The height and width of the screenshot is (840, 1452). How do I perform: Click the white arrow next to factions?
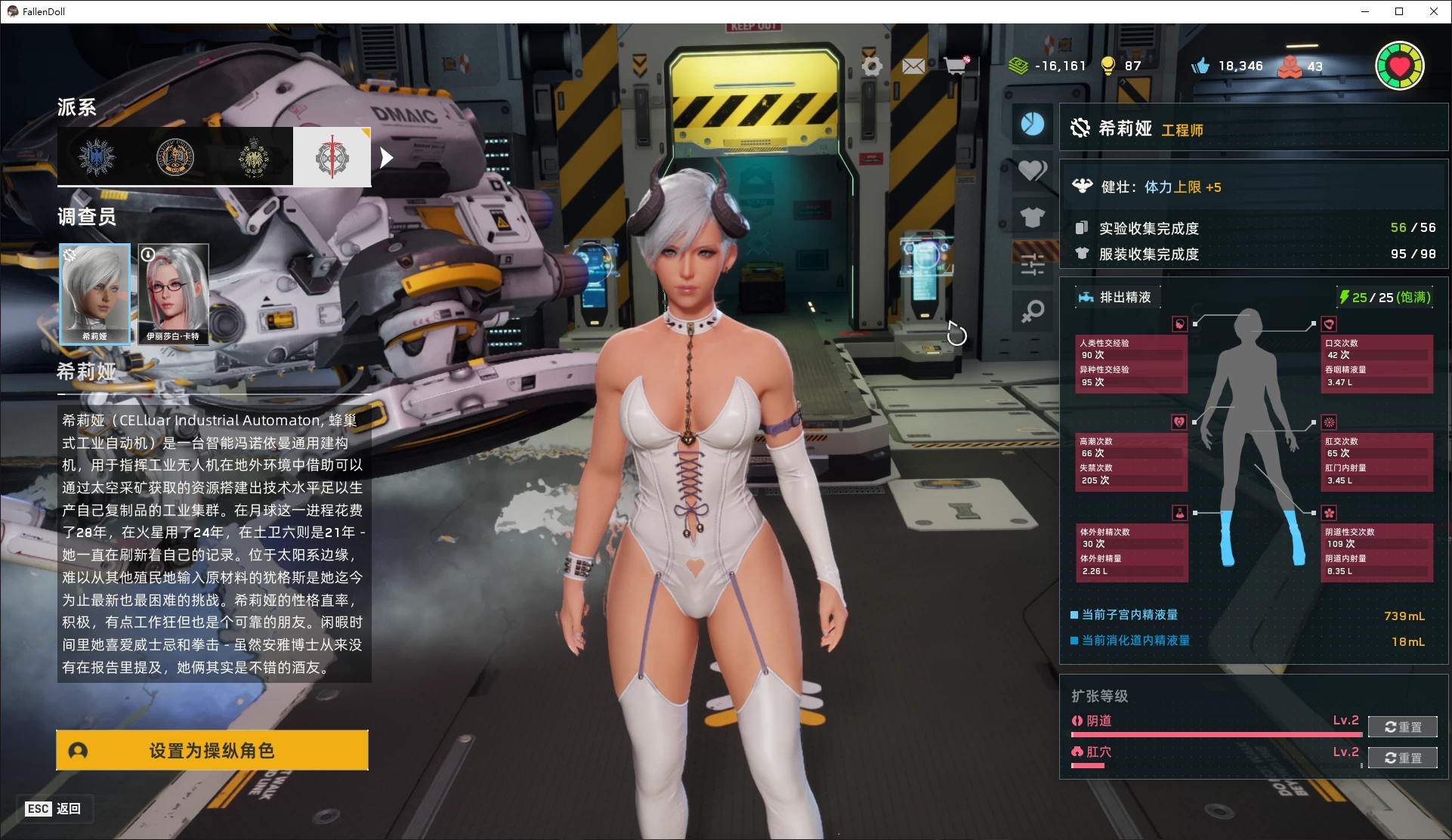point(387,157)
